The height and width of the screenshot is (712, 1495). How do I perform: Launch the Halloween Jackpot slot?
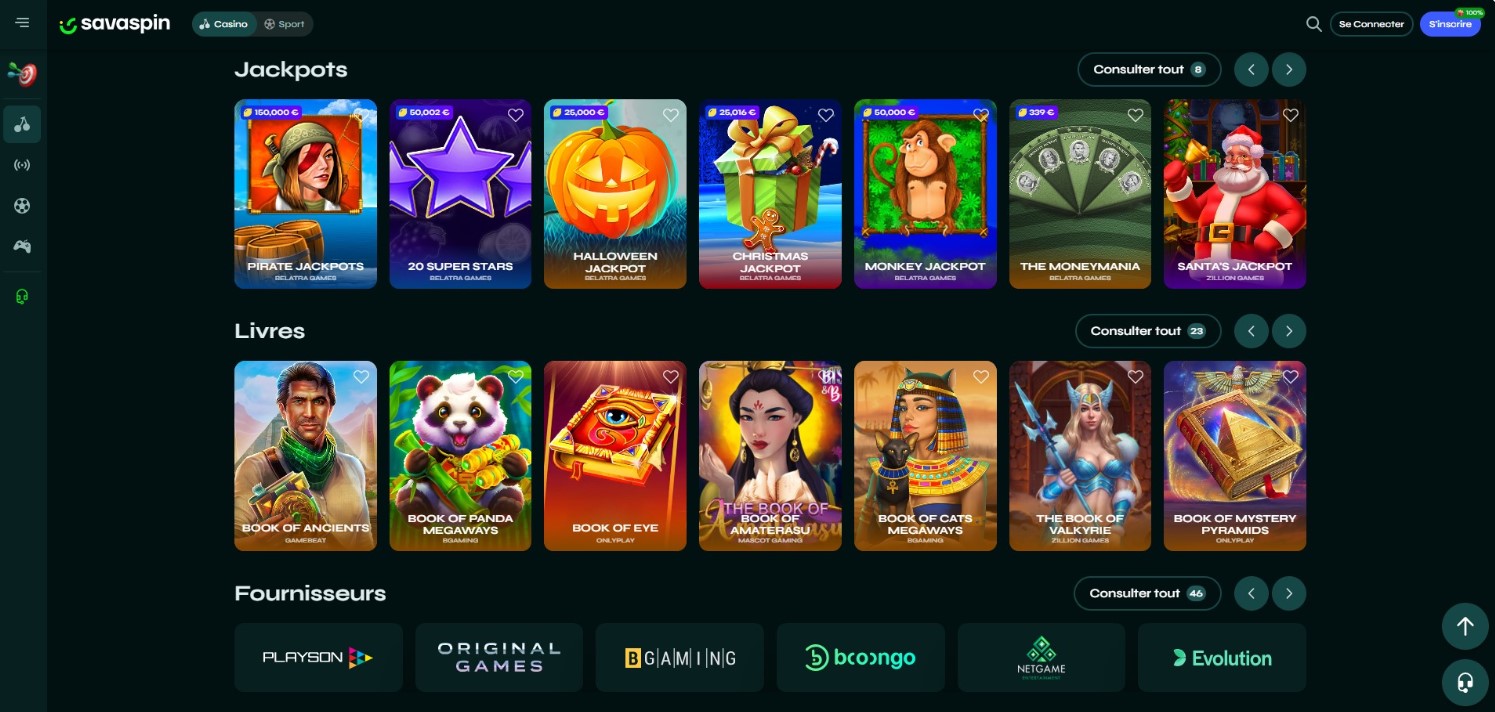click(615, 193)
